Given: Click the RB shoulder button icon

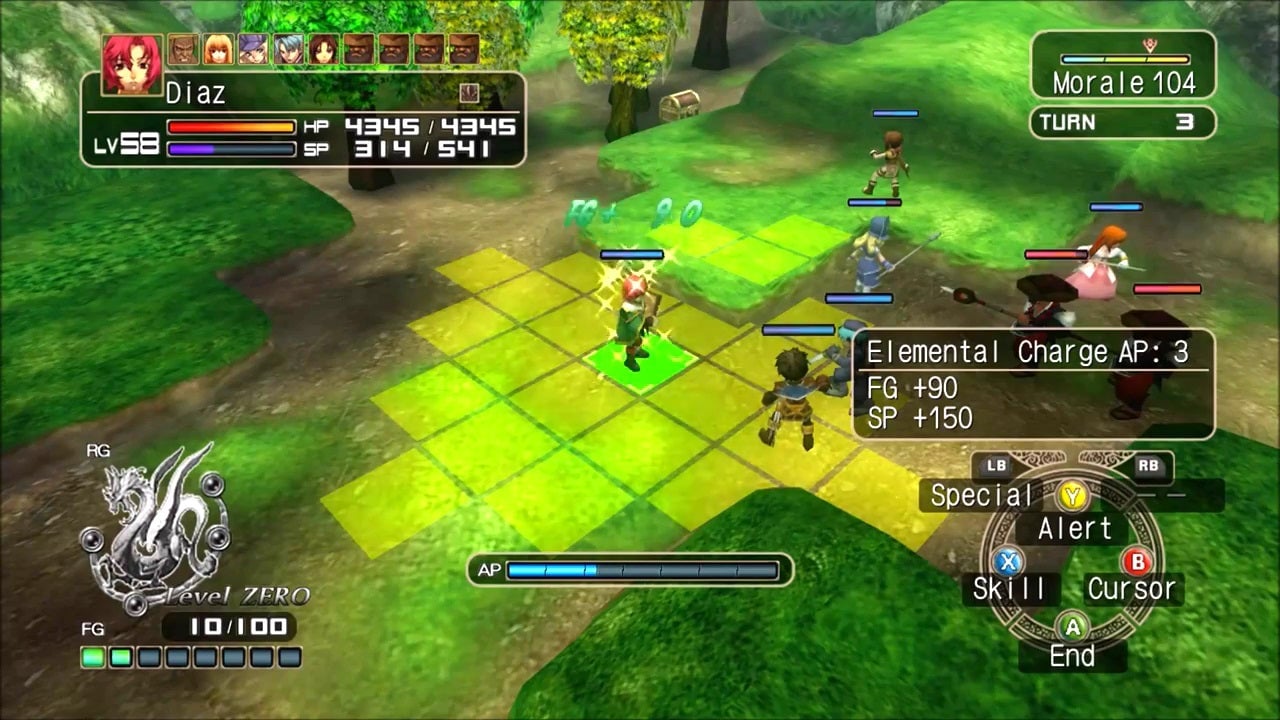Looking at the screenshot, I should pyautogui.click(x=1148, y=465).
